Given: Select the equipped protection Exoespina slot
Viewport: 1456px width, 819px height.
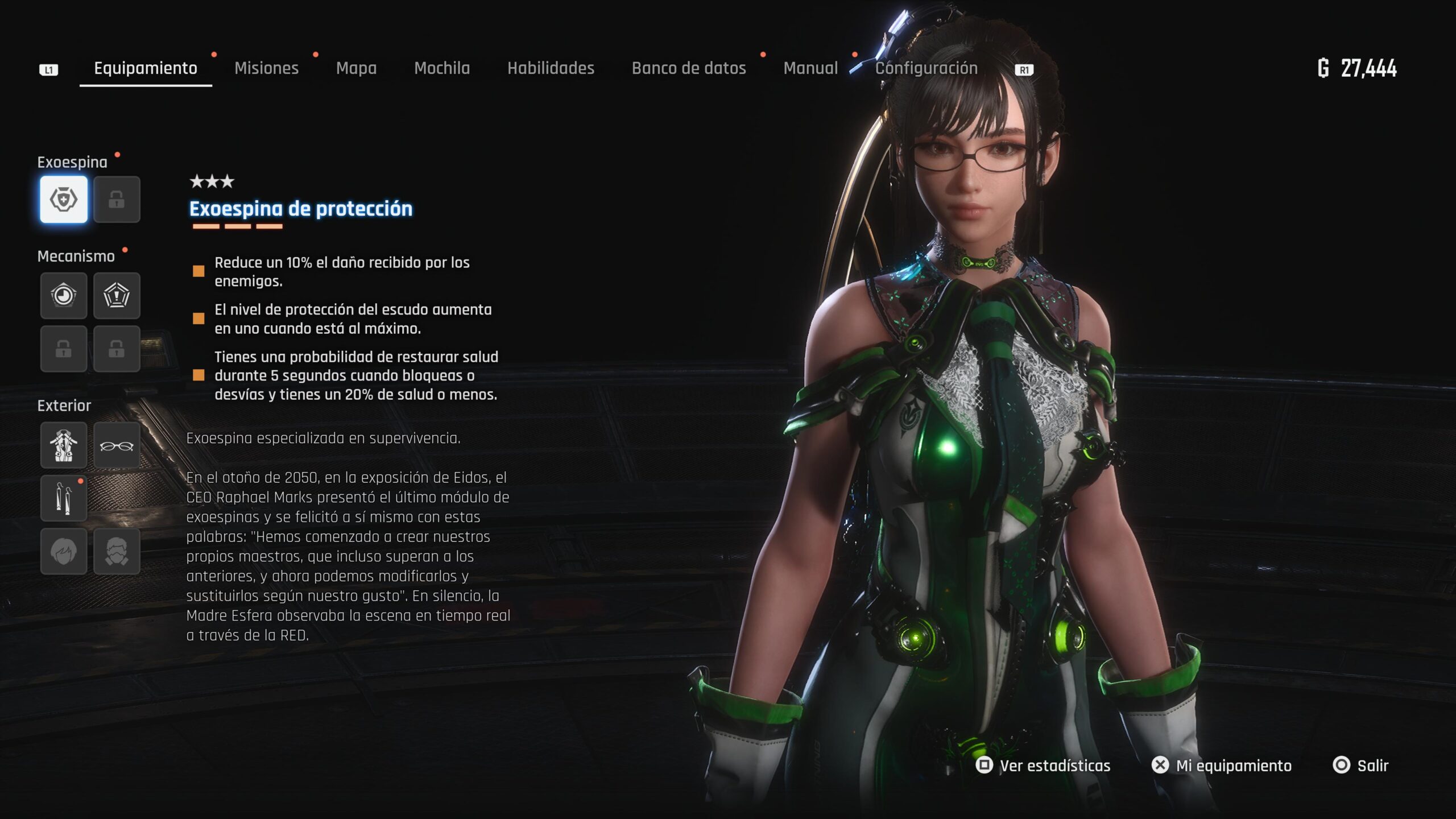Looking at the screenshot, I should [x=64, y=199].
